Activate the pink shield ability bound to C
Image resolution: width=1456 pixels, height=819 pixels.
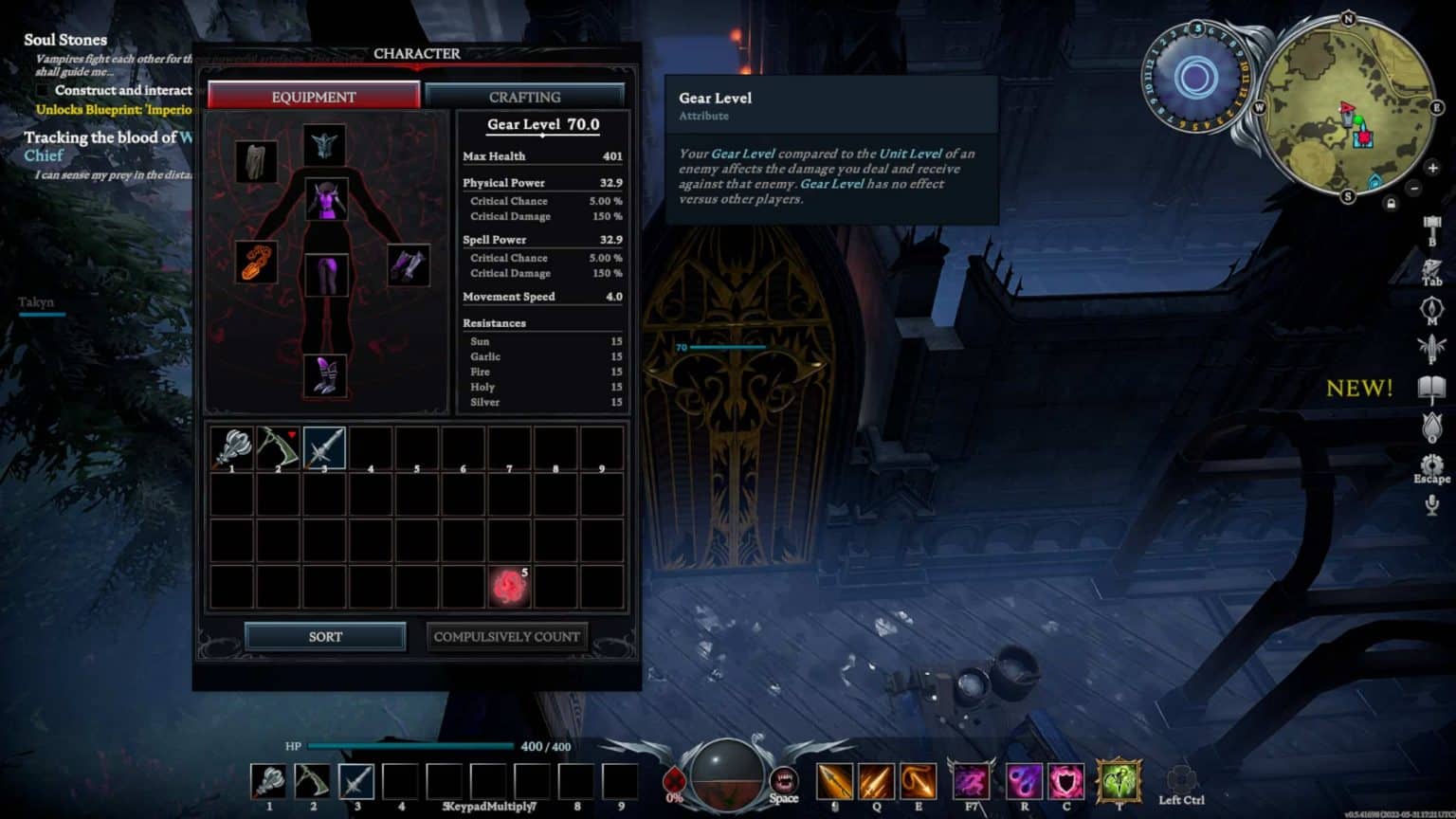(x=1065, y=781)
